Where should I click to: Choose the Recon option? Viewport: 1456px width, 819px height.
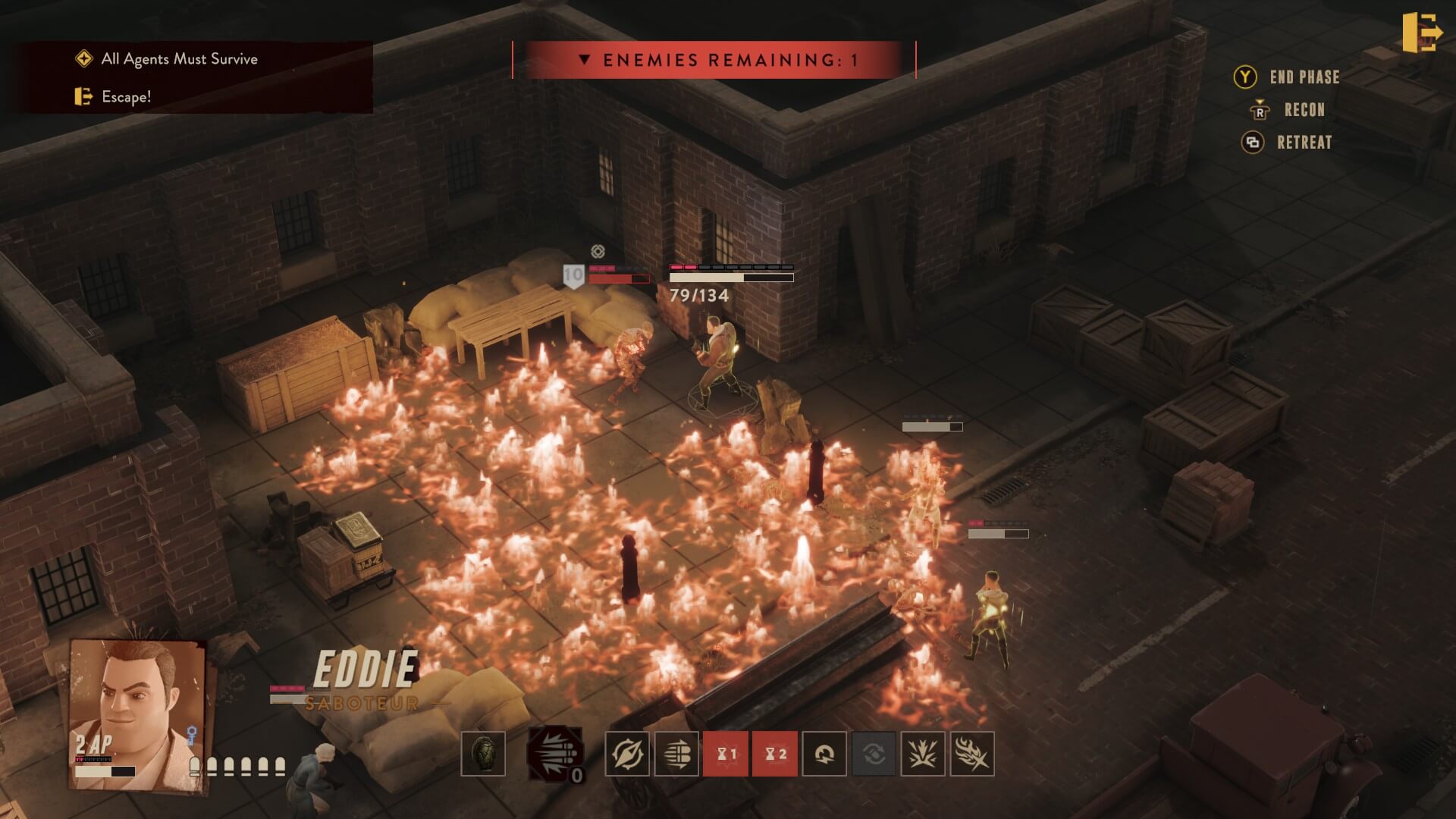(1304, 110)
